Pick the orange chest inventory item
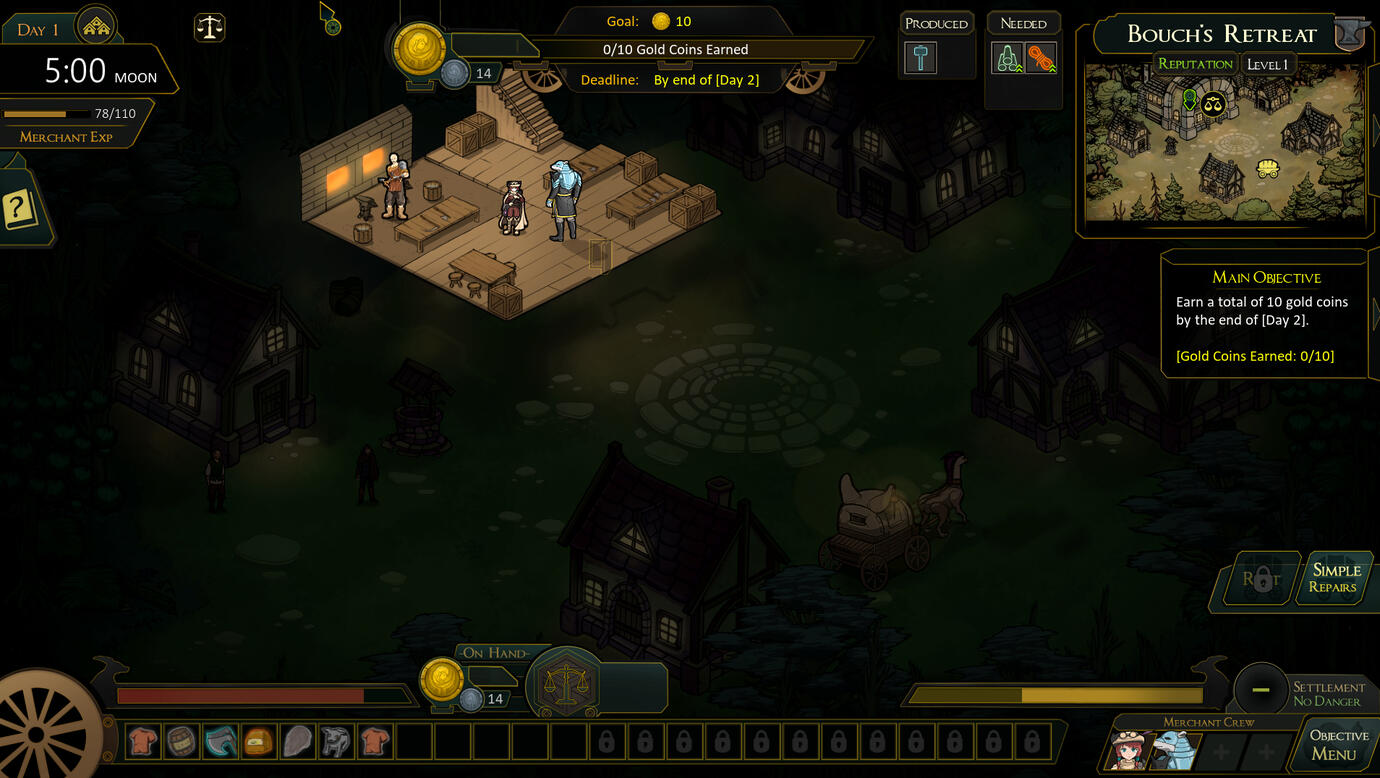Screen dimensions: 1380x778 (259, 741)
